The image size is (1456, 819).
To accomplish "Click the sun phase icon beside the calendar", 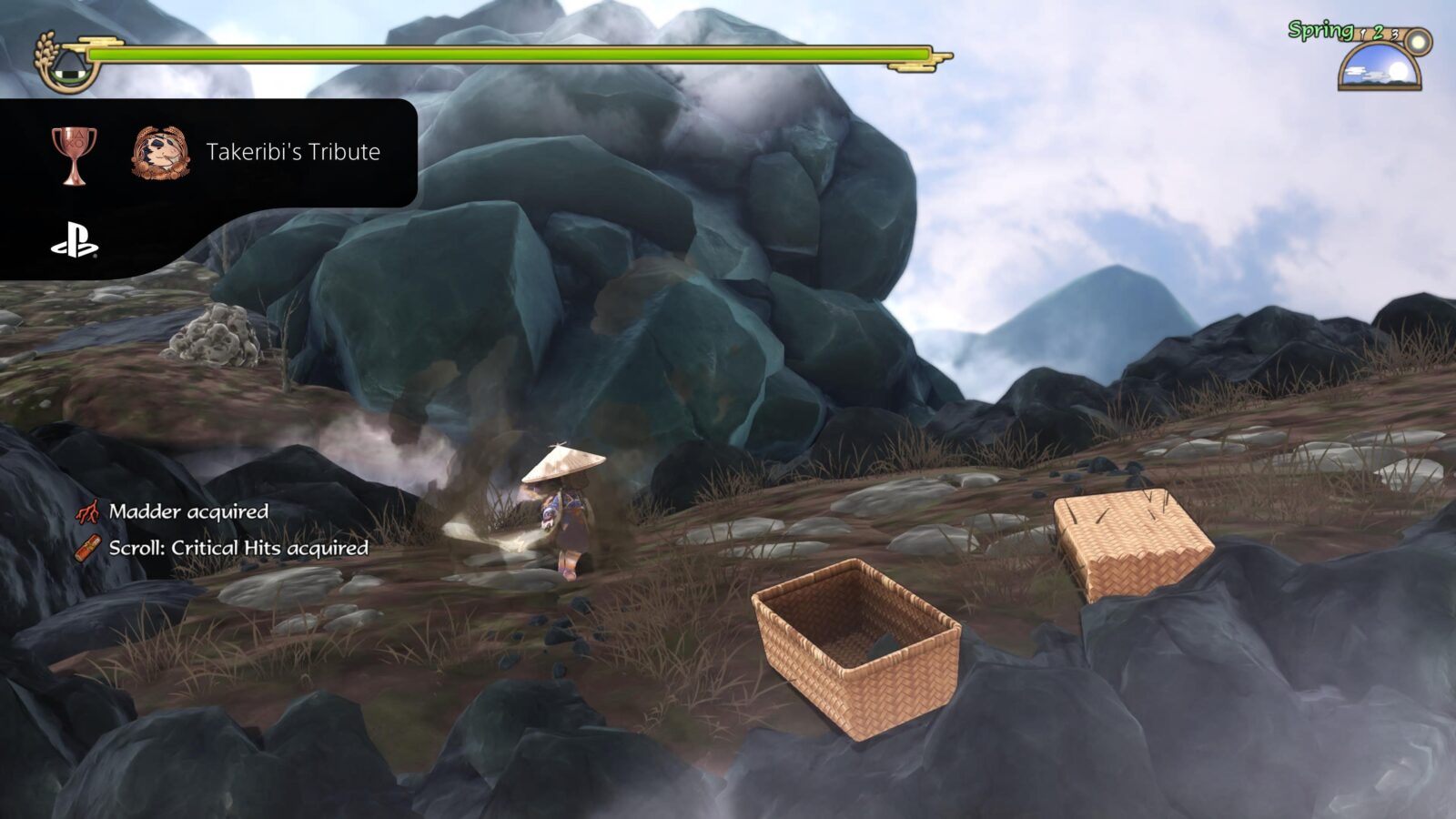I will click(1417, 41).
